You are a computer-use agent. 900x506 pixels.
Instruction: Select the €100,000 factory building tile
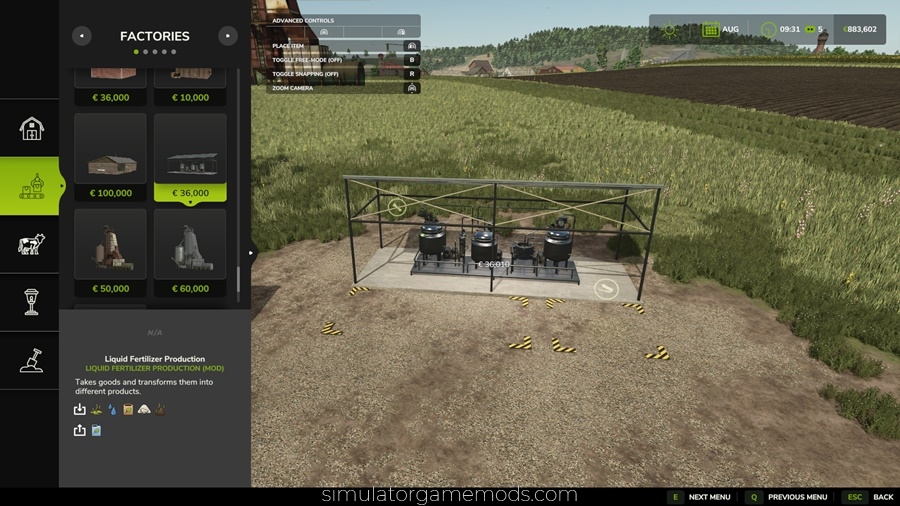110,157
